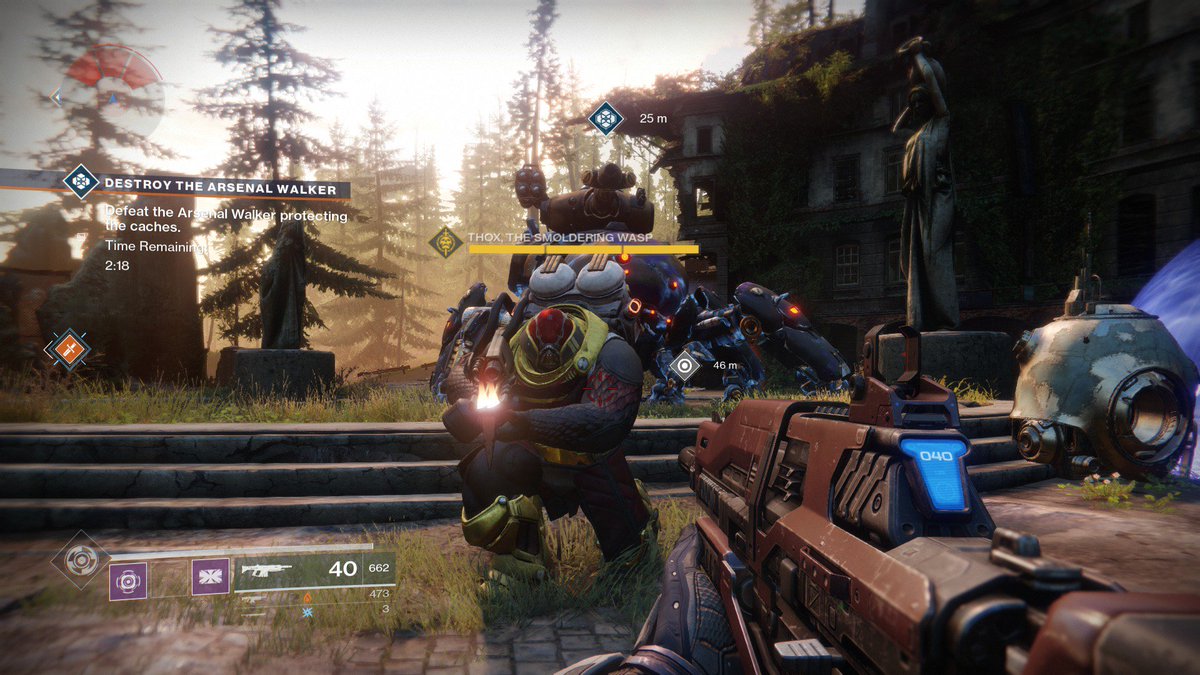Screen dimensions: 1200x675
Task: Click the public event waypoint showing 25 m
Action: [x=605, y=118]
